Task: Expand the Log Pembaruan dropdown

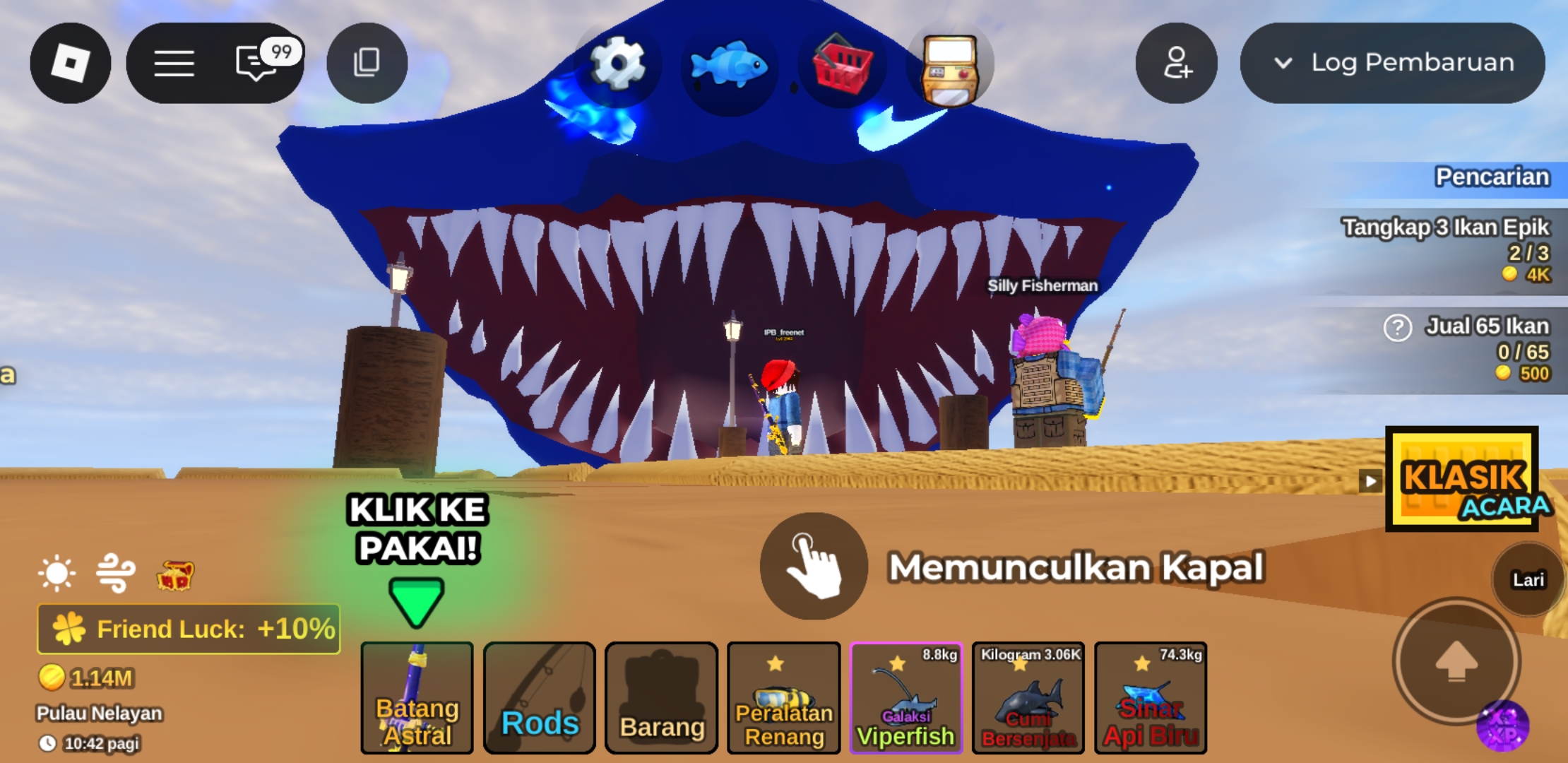Action: click(x=1392, y=63)
